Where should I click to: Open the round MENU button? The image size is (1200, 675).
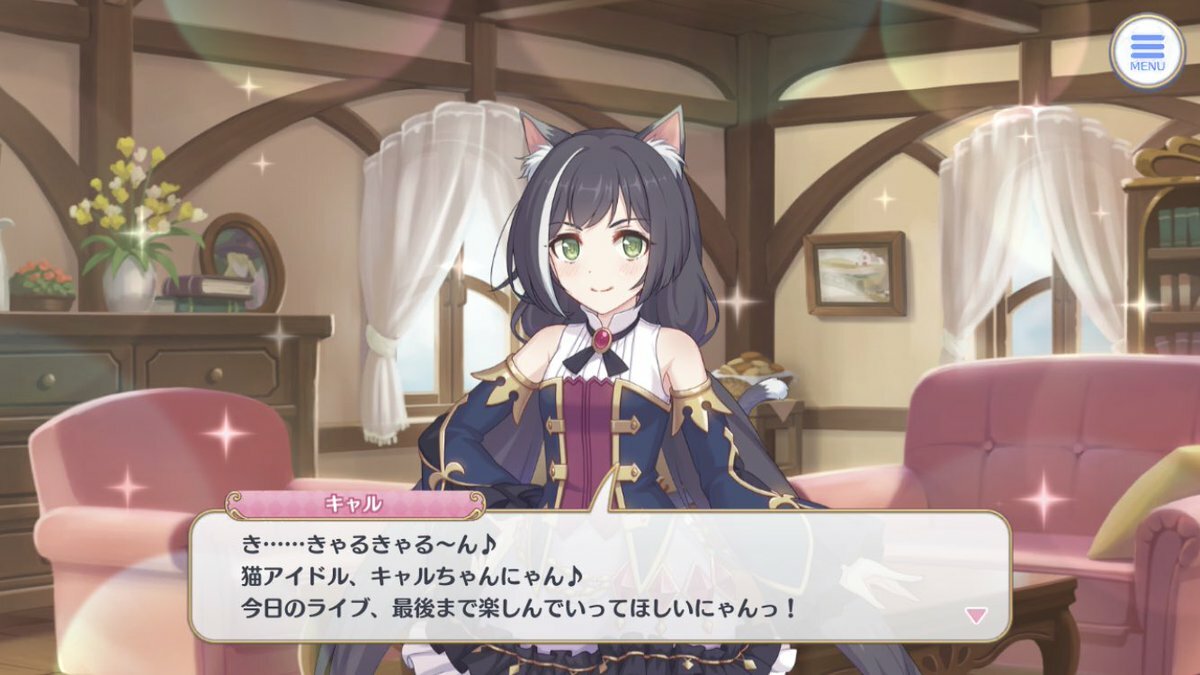pyautogui.click(x=1146, y=51)
